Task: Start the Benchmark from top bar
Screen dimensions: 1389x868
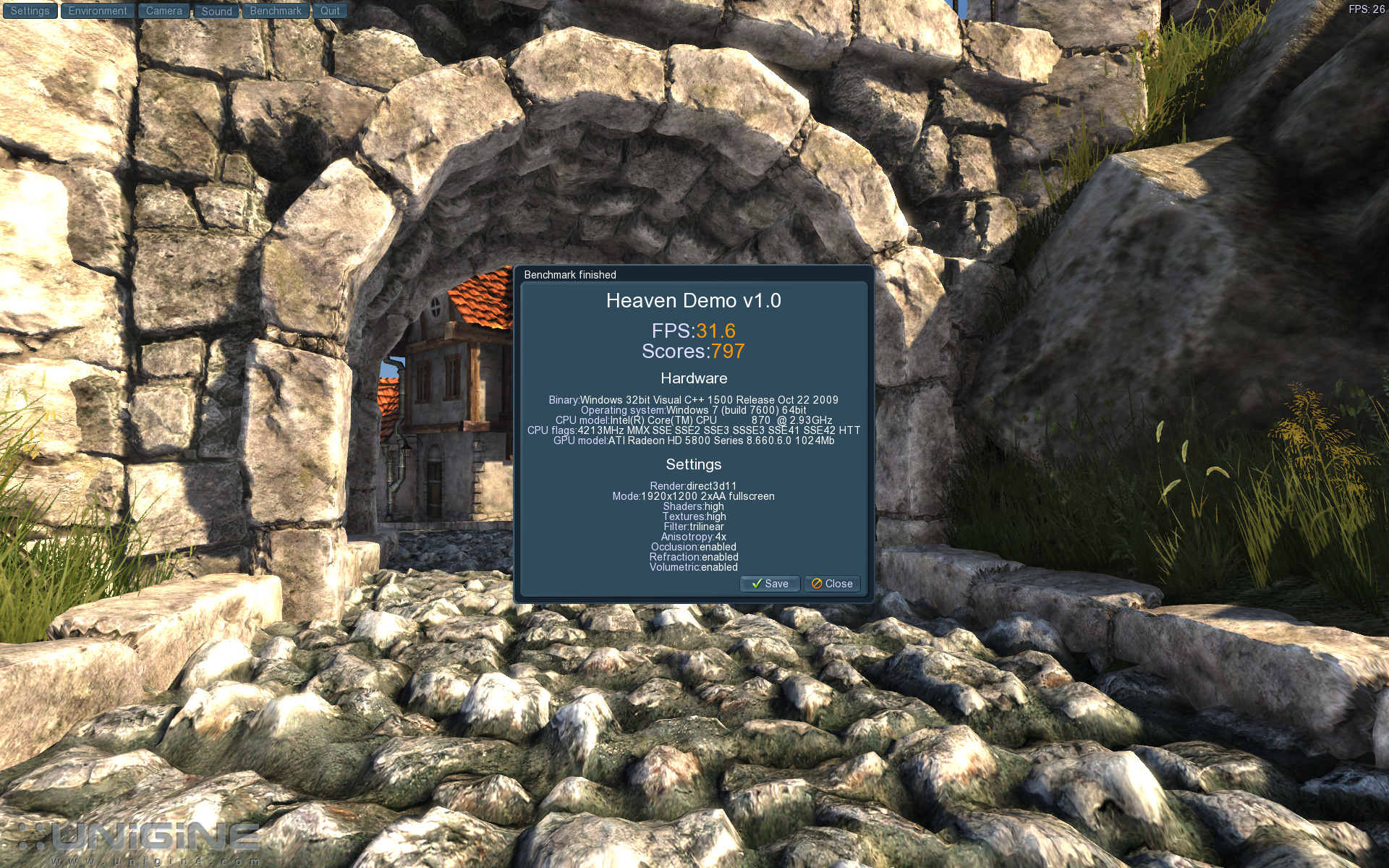Action: (x=276, y=11)
